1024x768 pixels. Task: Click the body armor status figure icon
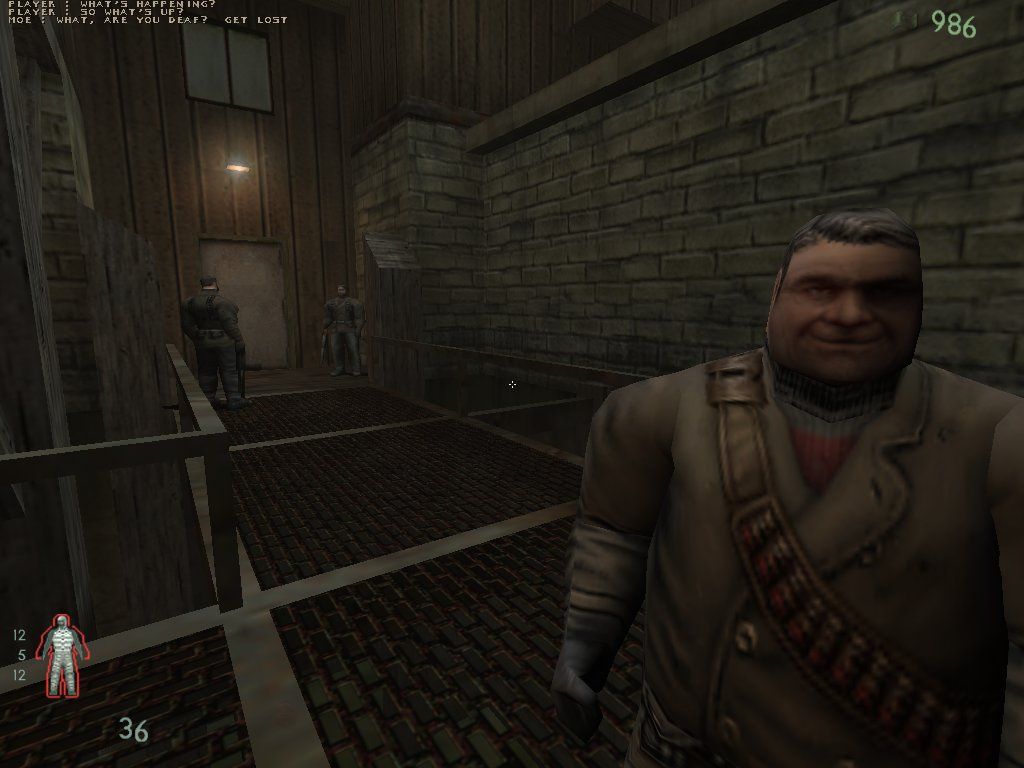[62, 655]
